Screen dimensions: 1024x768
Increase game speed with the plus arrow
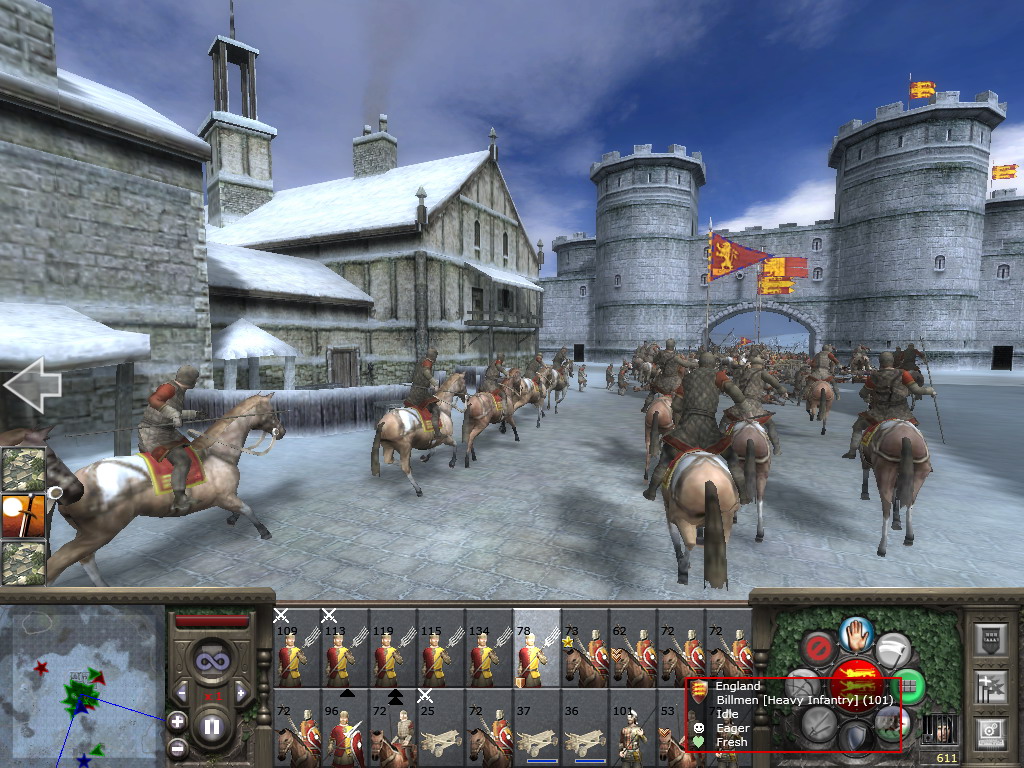(240, 692)
